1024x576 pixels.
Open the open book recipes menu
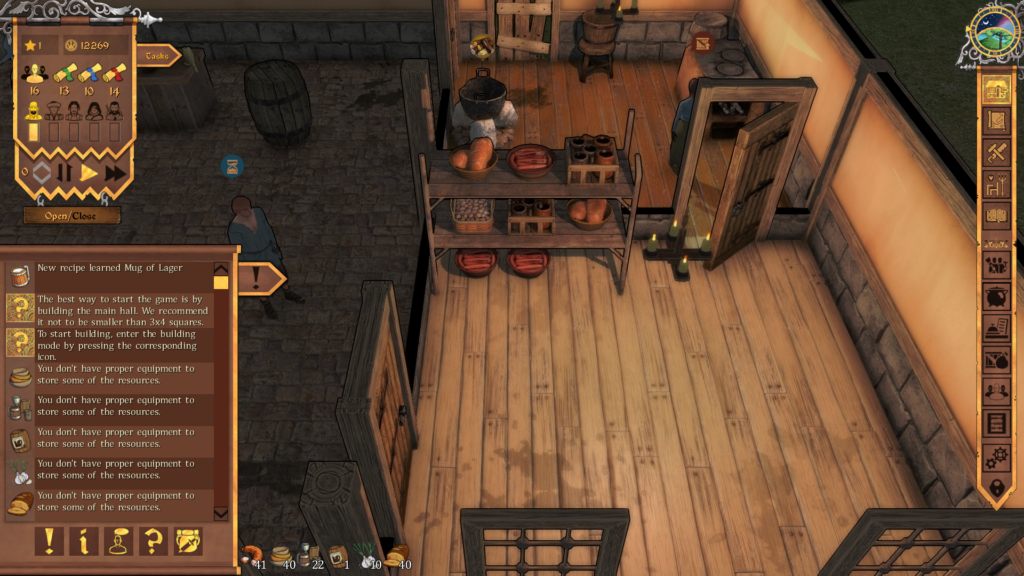(x=995, y=215)
